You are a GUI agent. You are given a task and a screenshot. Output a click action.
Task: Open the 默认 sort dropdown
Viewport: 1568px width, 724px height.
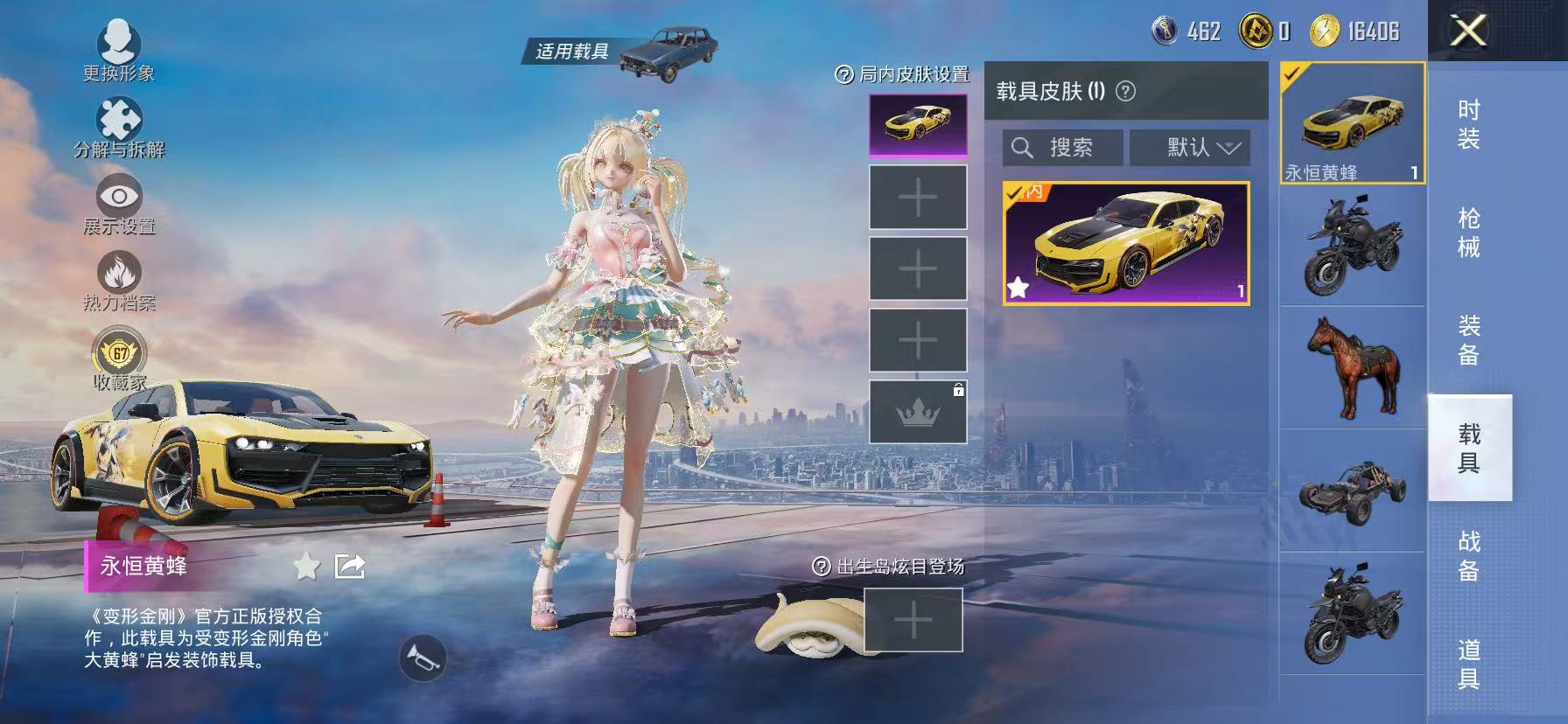pos(1189,147)
